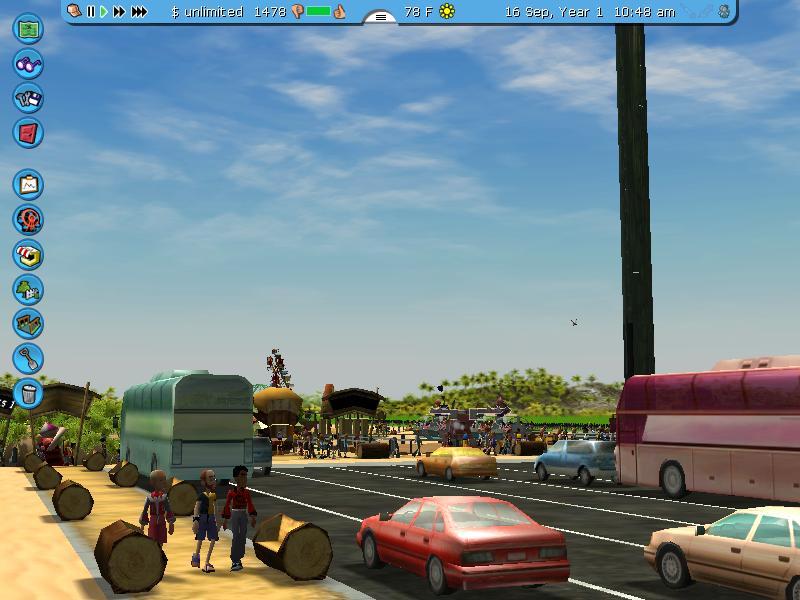This screenshot has height=600, width=800.
Task: Open the park map button
Action: pos(28,28)
